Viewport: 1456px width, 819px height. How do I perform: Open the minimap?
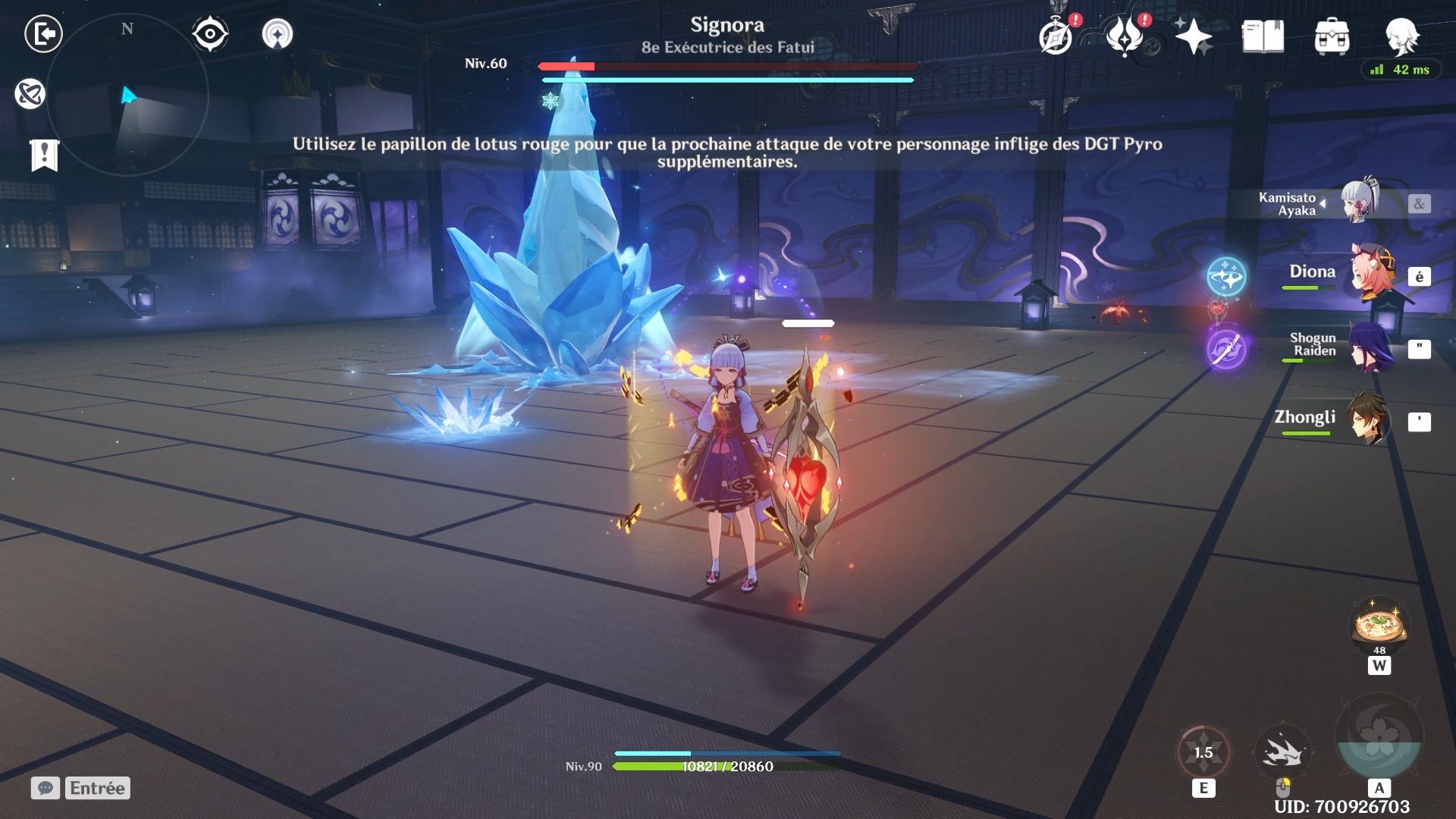[127, 96]
